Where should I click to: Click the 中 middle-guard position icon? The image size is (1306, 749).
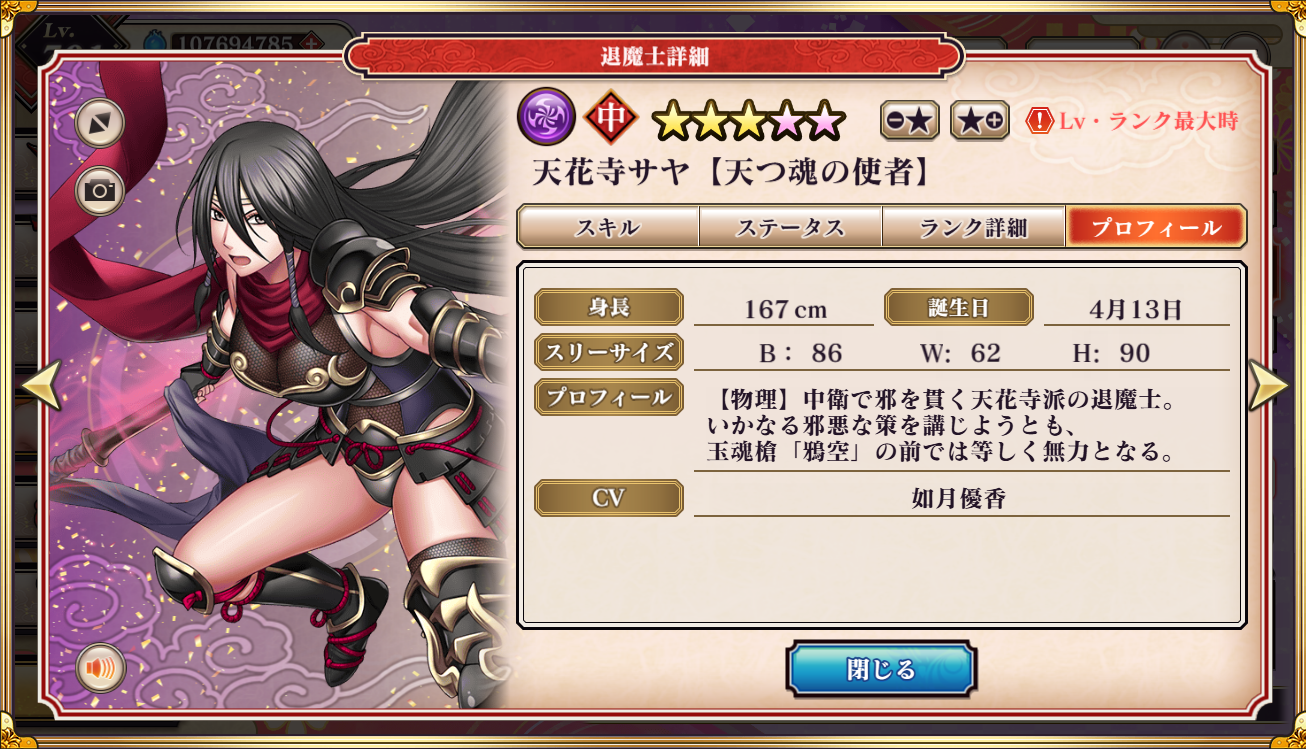tap(611, 118)
